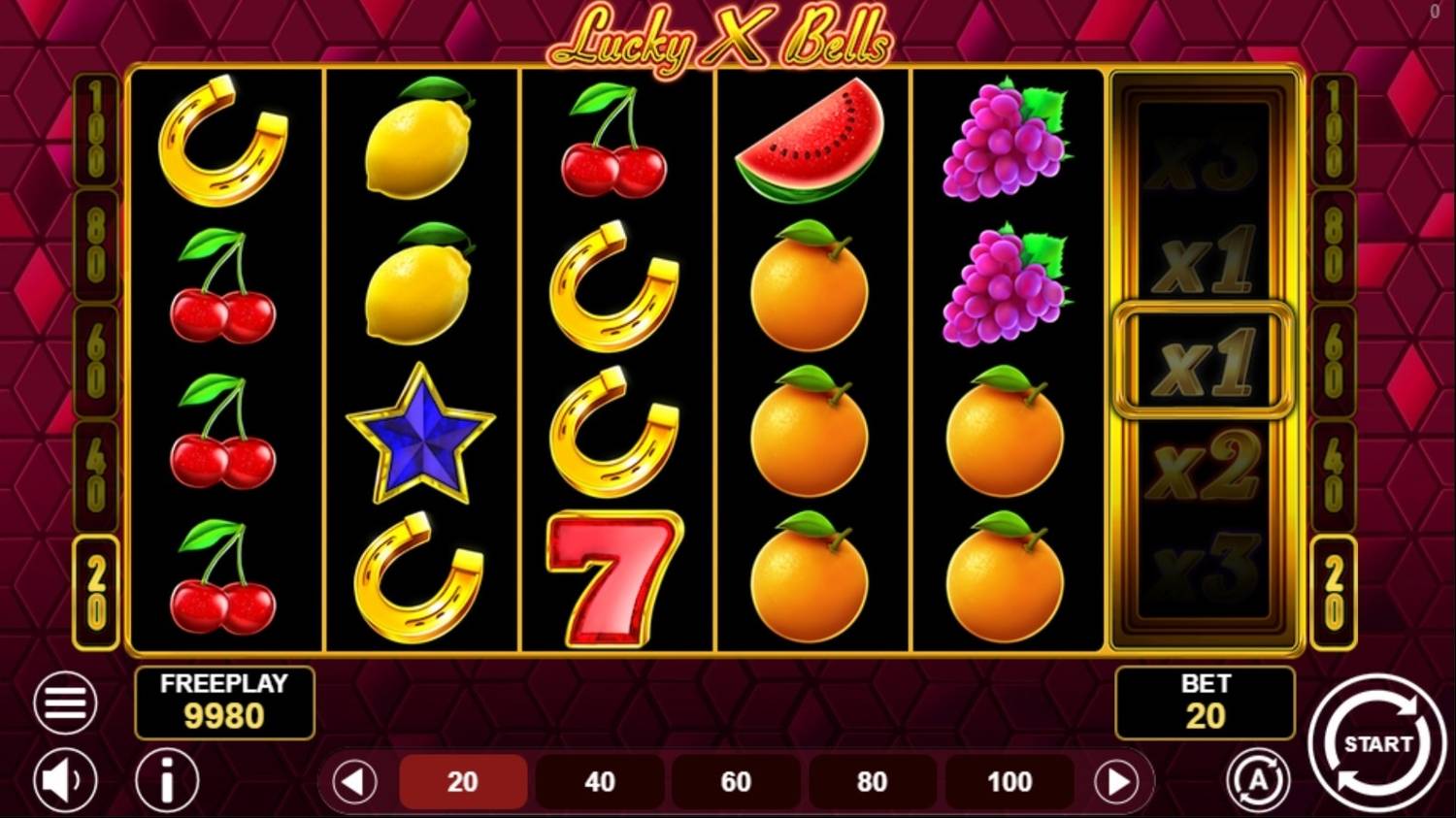Open lower bet values with the left arrow

coord(353,779)
